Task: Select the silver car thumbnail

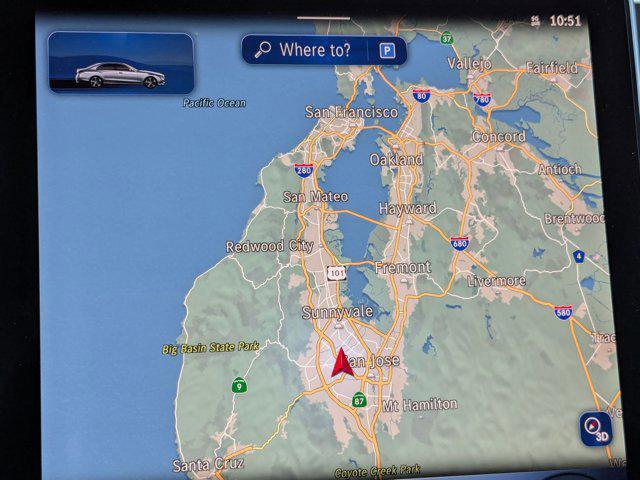Action: pos(121,63)
